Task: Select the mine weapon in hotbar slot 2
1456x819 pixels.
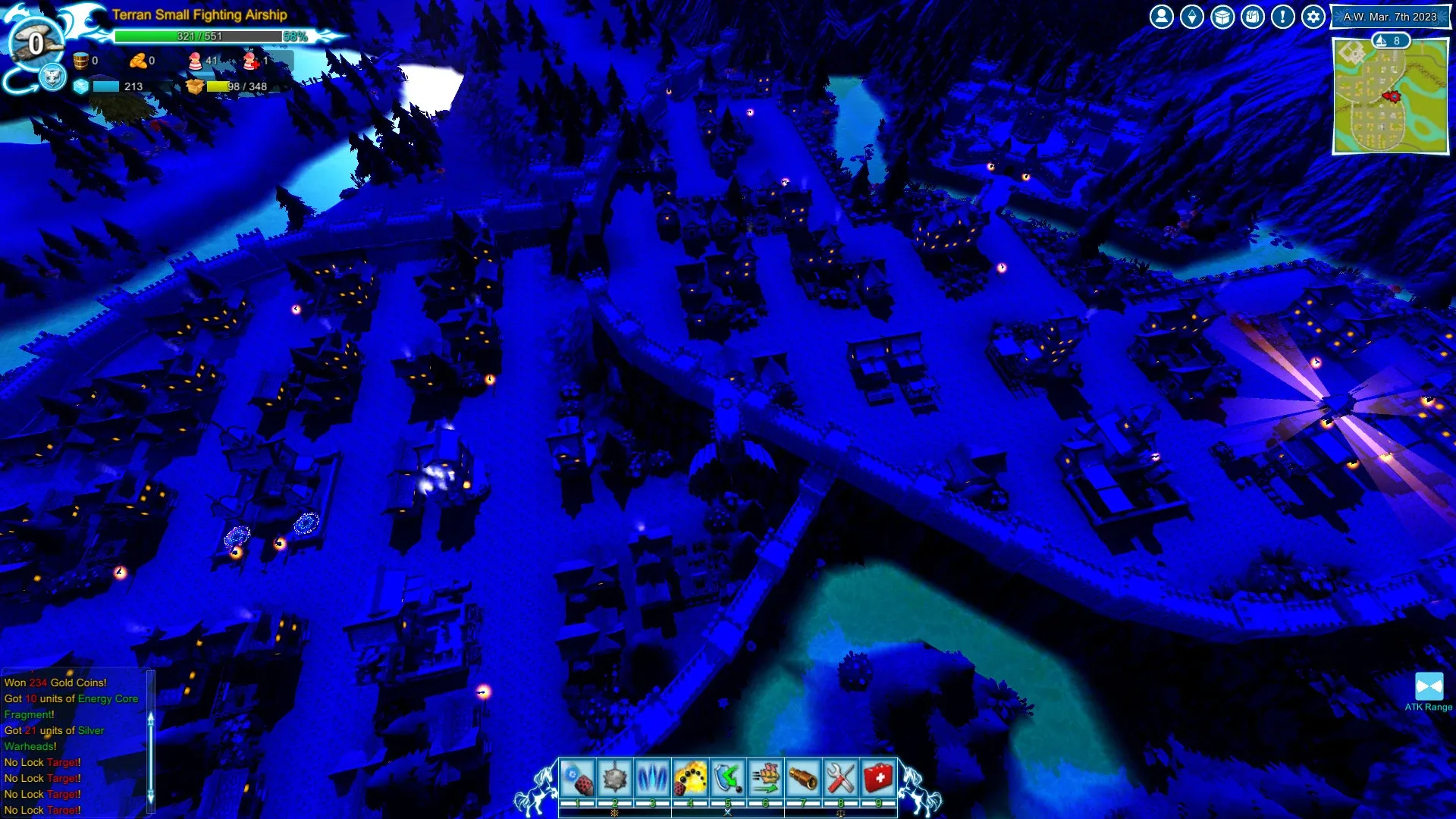Action: coord(615,775)
